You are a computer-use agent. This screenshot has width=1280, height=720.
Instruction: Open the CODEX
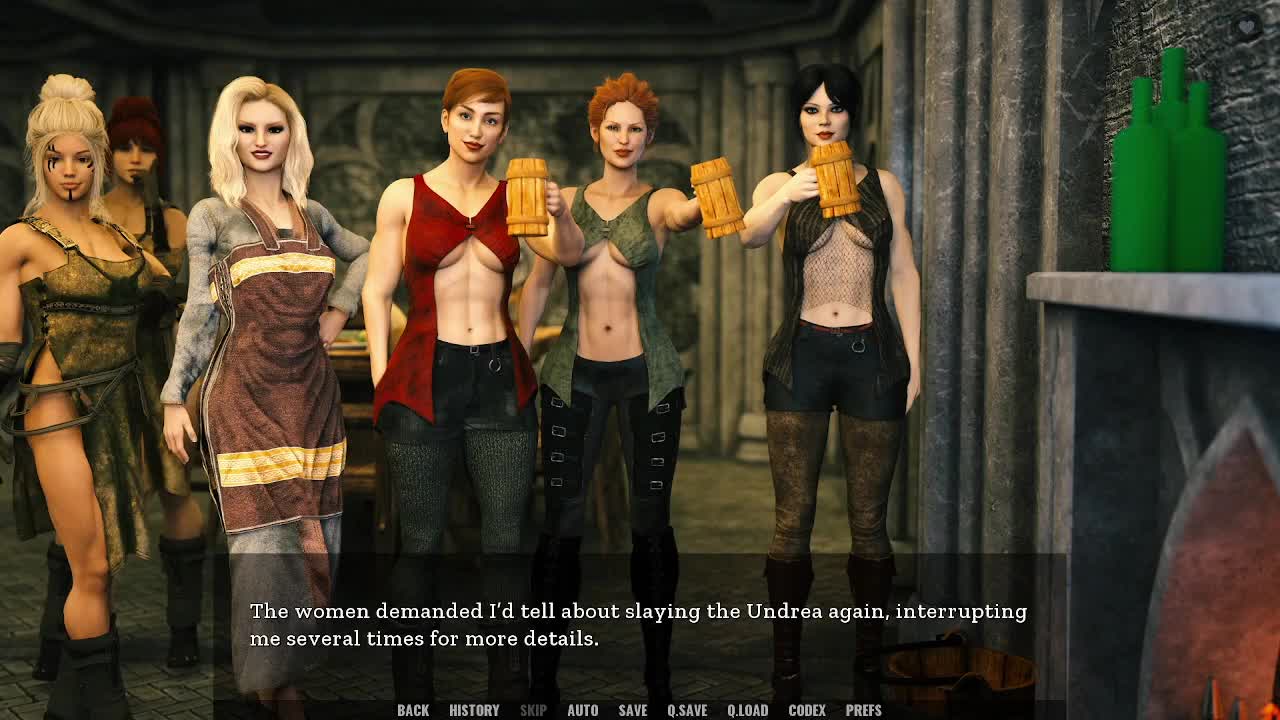[x=807, y=710]
